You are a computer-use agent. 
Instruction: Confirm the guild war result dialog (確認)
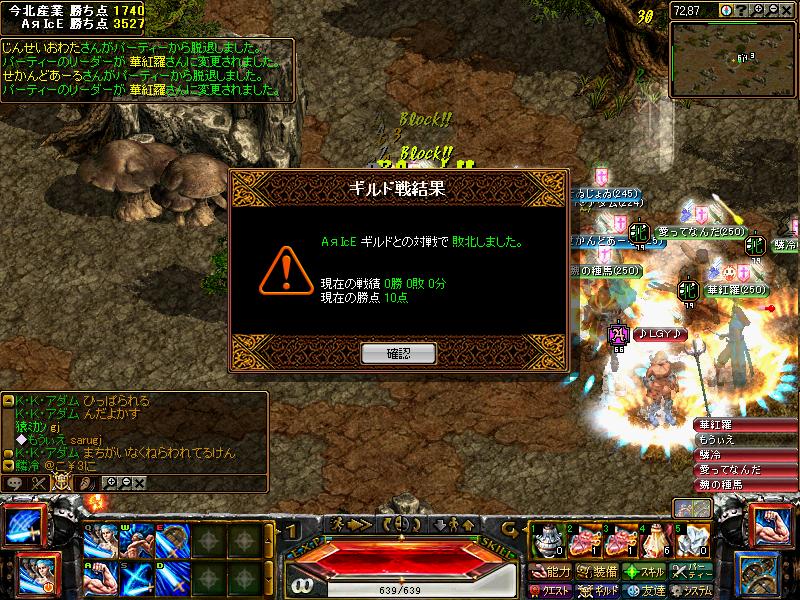tap(398, 353)
